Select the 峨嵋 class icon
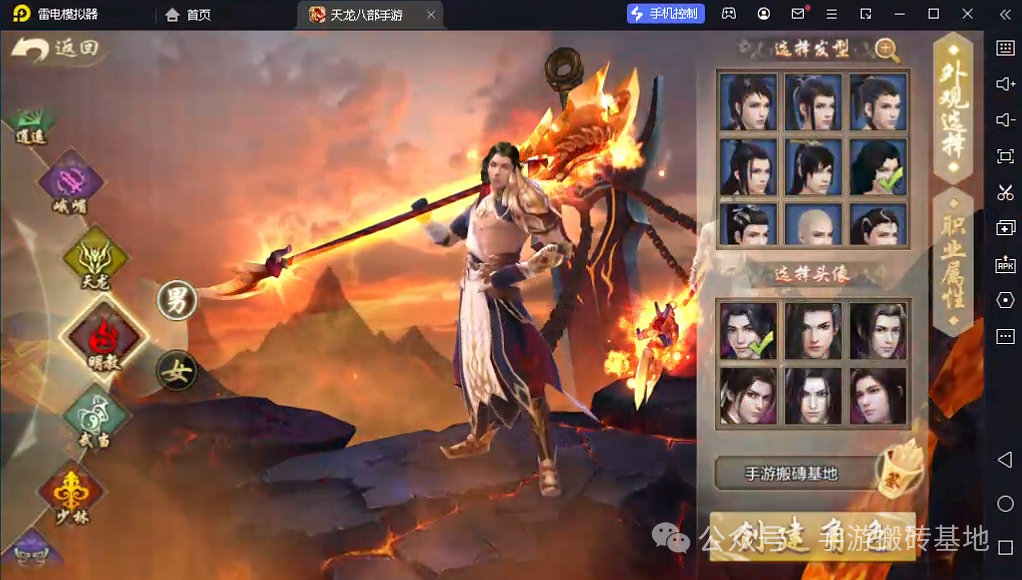The image size is (1022, 580). [x=71, y=183]
